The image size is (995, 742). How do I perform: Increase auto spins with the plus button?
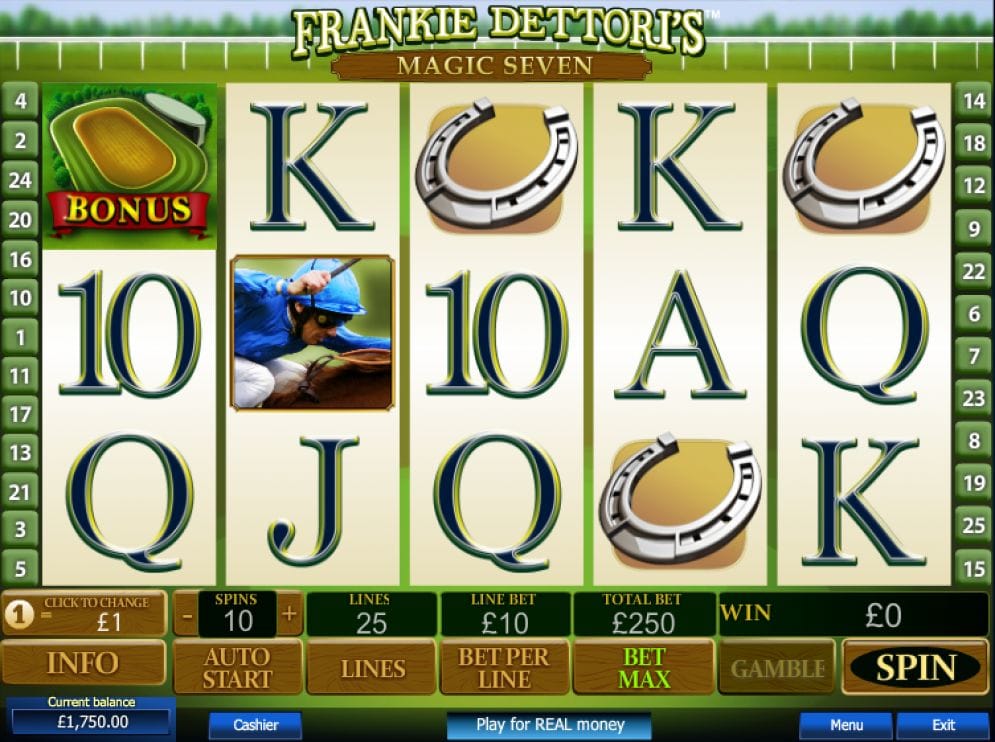(x=290, y=614)
